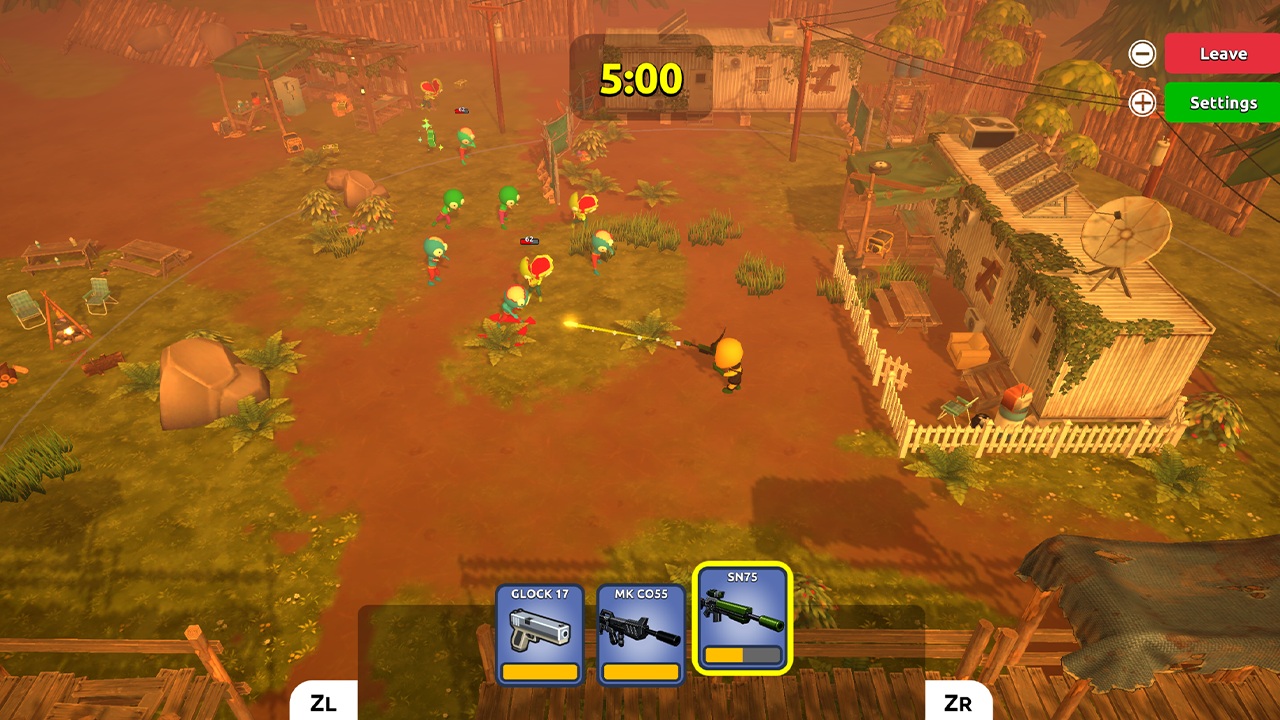
Task: Click the plus zoom-in circle icon
Action: tap(1141, 102)
